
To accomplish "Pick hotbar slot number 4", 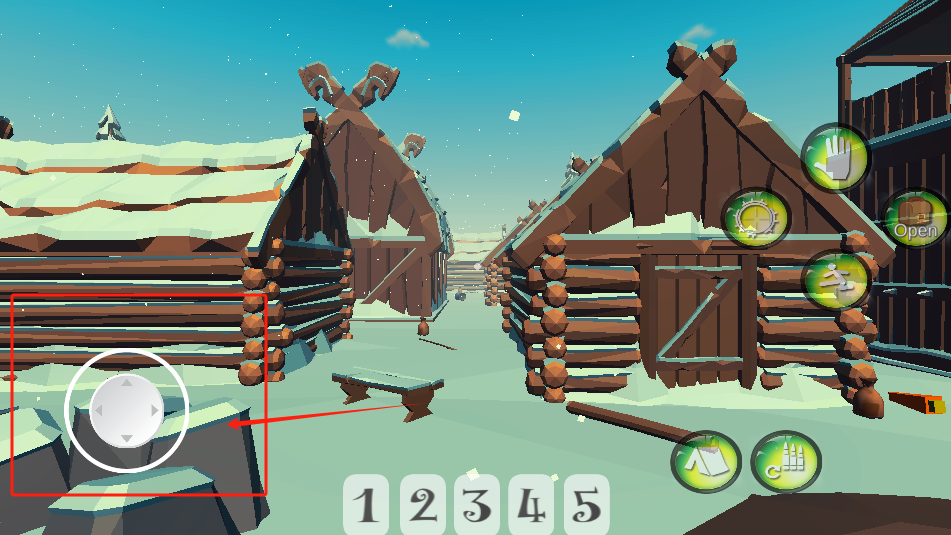I will [532, 505].
